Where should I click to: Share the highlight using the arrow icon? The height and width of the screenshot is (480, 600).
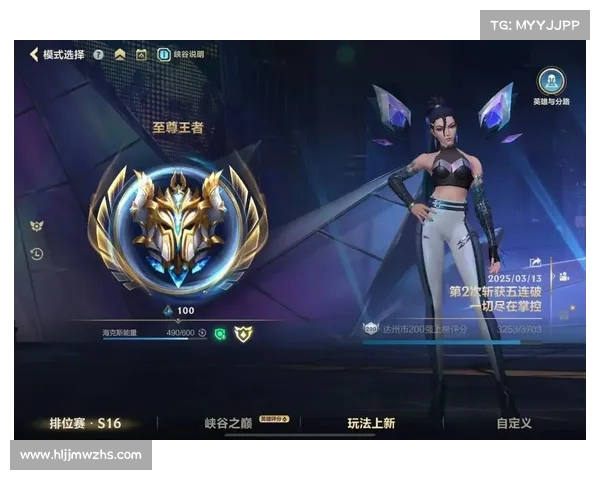point(535,262)
